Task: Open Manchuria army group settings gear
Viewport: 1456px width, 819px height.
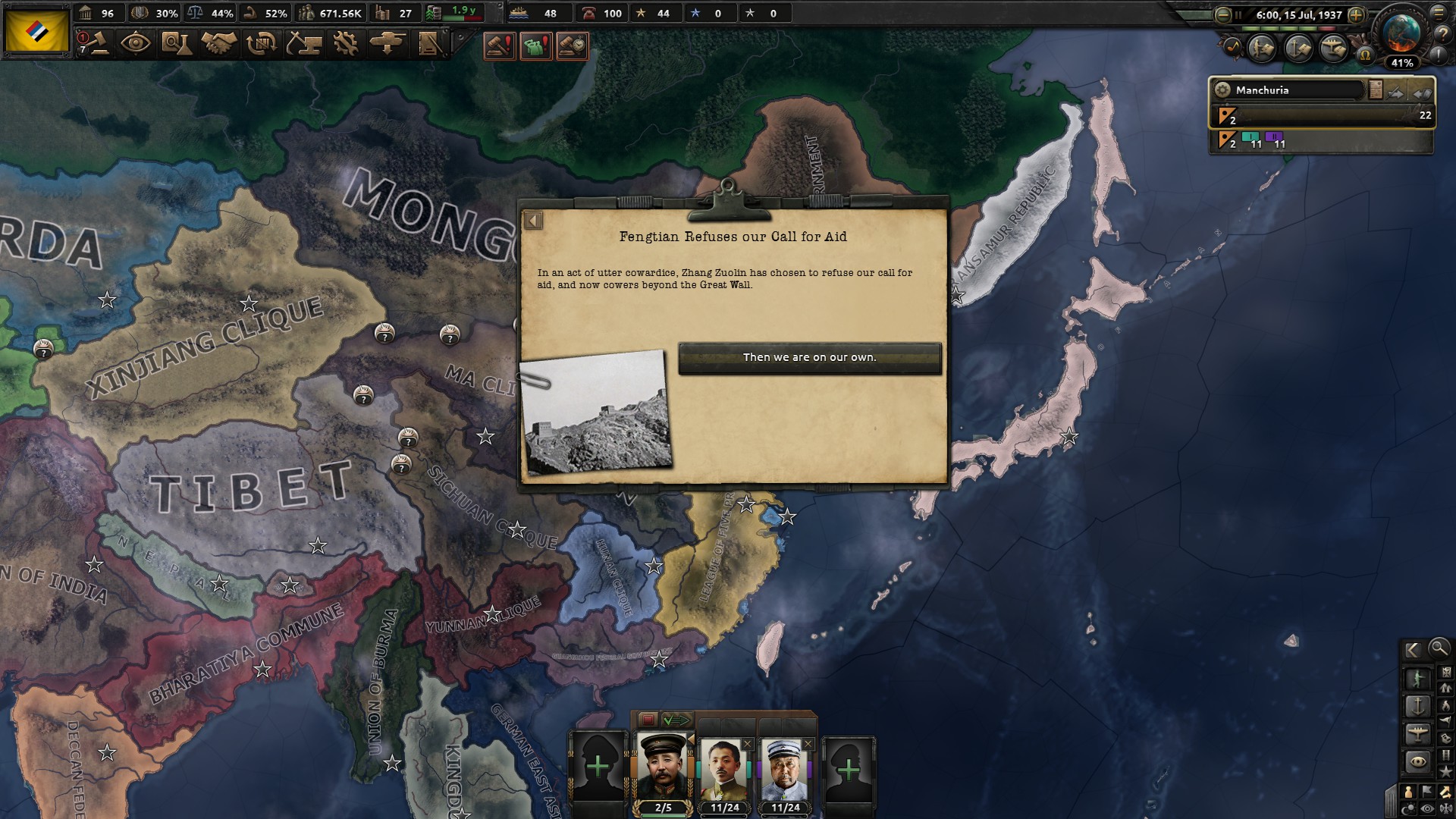Action: [1222, 89]
